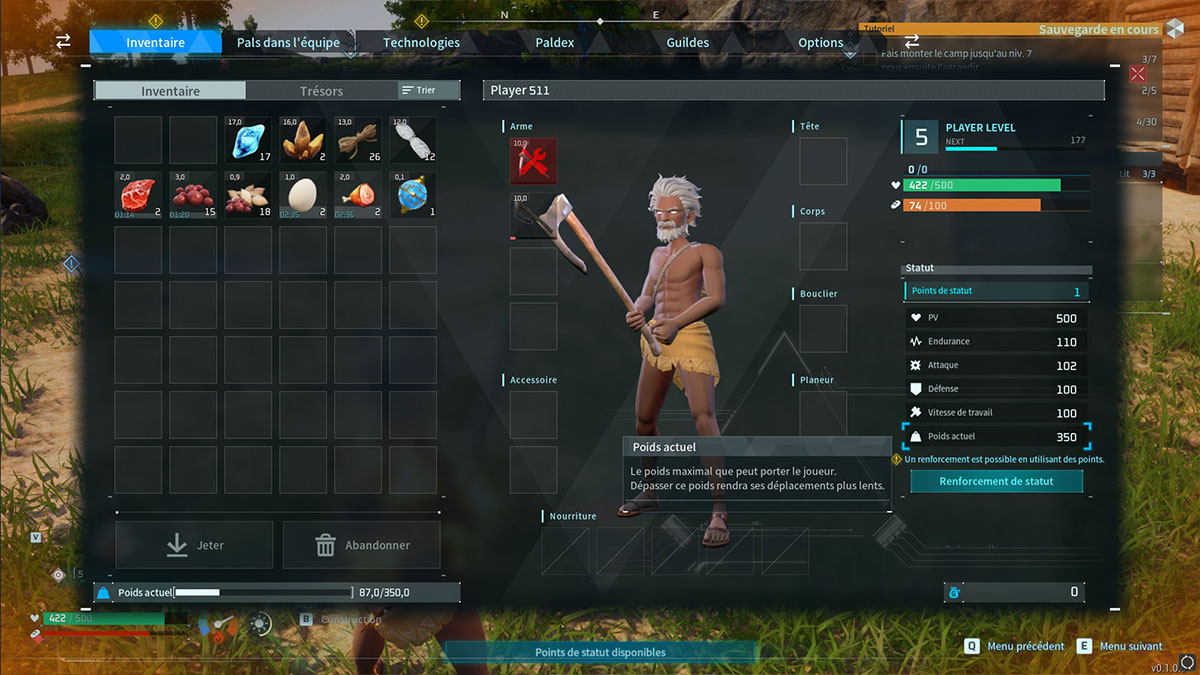Click the Abandonner trash button
Image resolution: width=1200 pixels, height=675 pixels.
pos(361,545)
